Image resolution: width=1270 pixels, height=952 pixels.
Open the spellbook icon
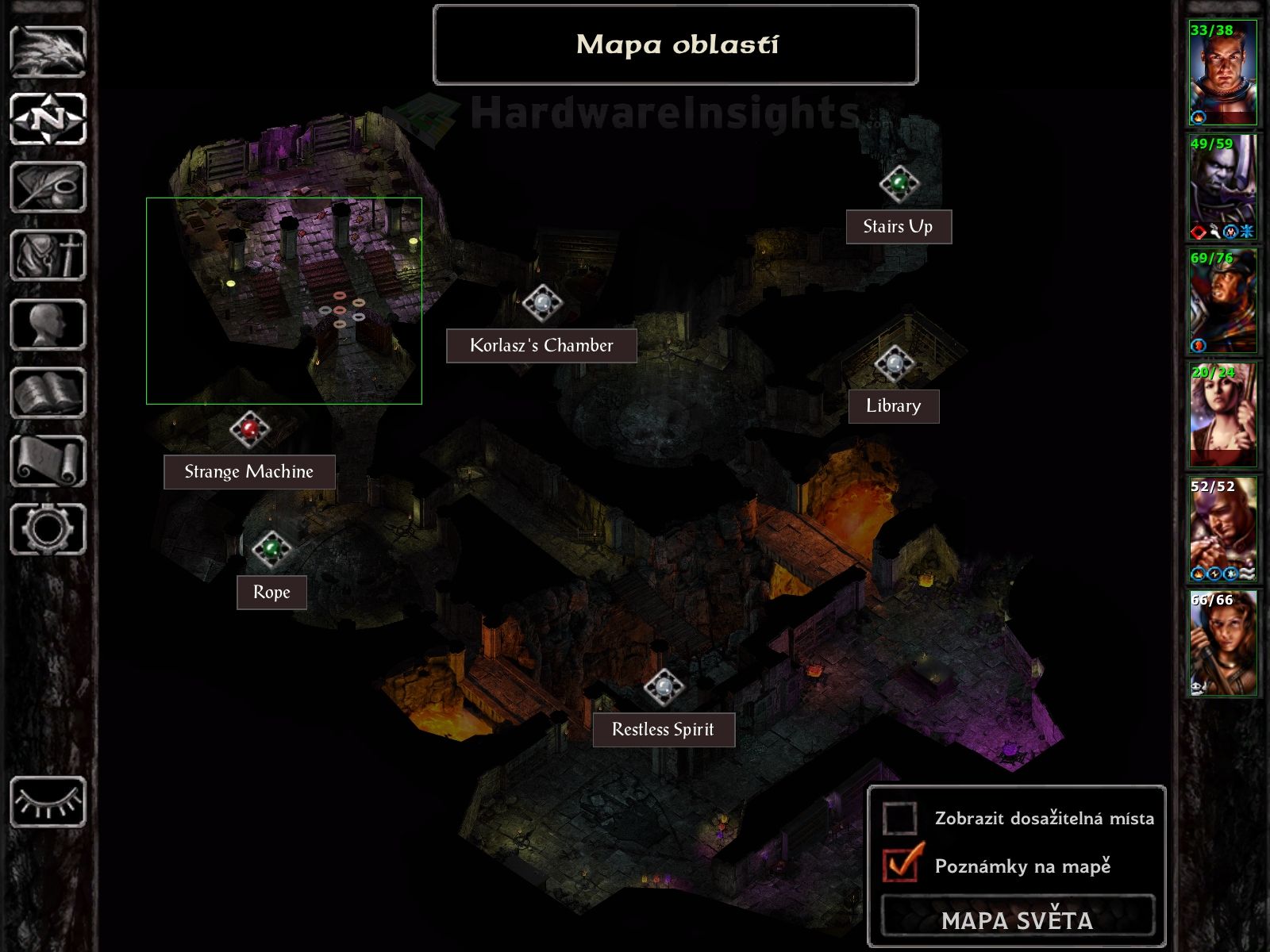[48, 393]
